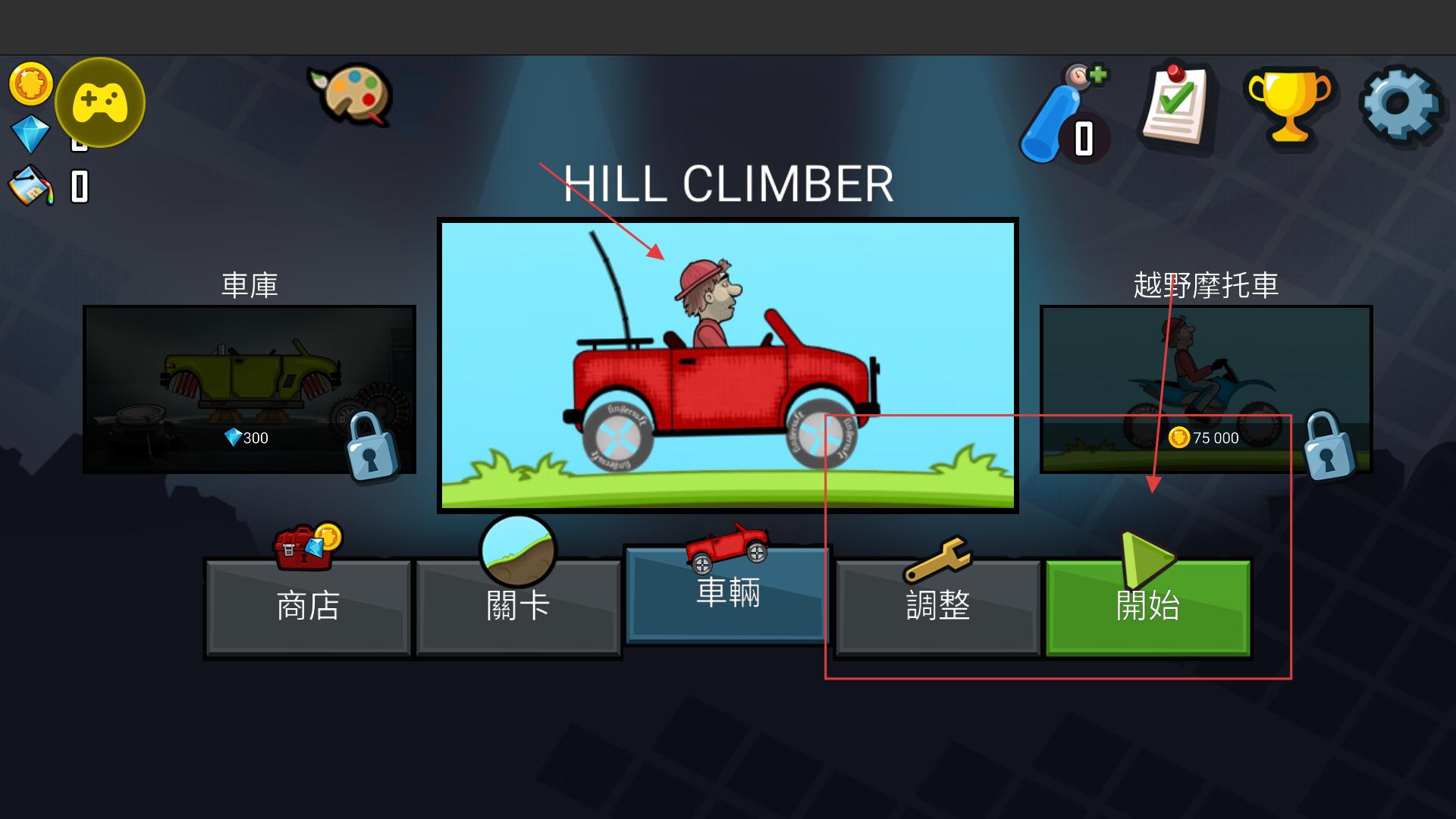Choose the locked 越野摩托車 motocross bike
Screen dimensions: 1456x819
click(x=1206, y=389)
